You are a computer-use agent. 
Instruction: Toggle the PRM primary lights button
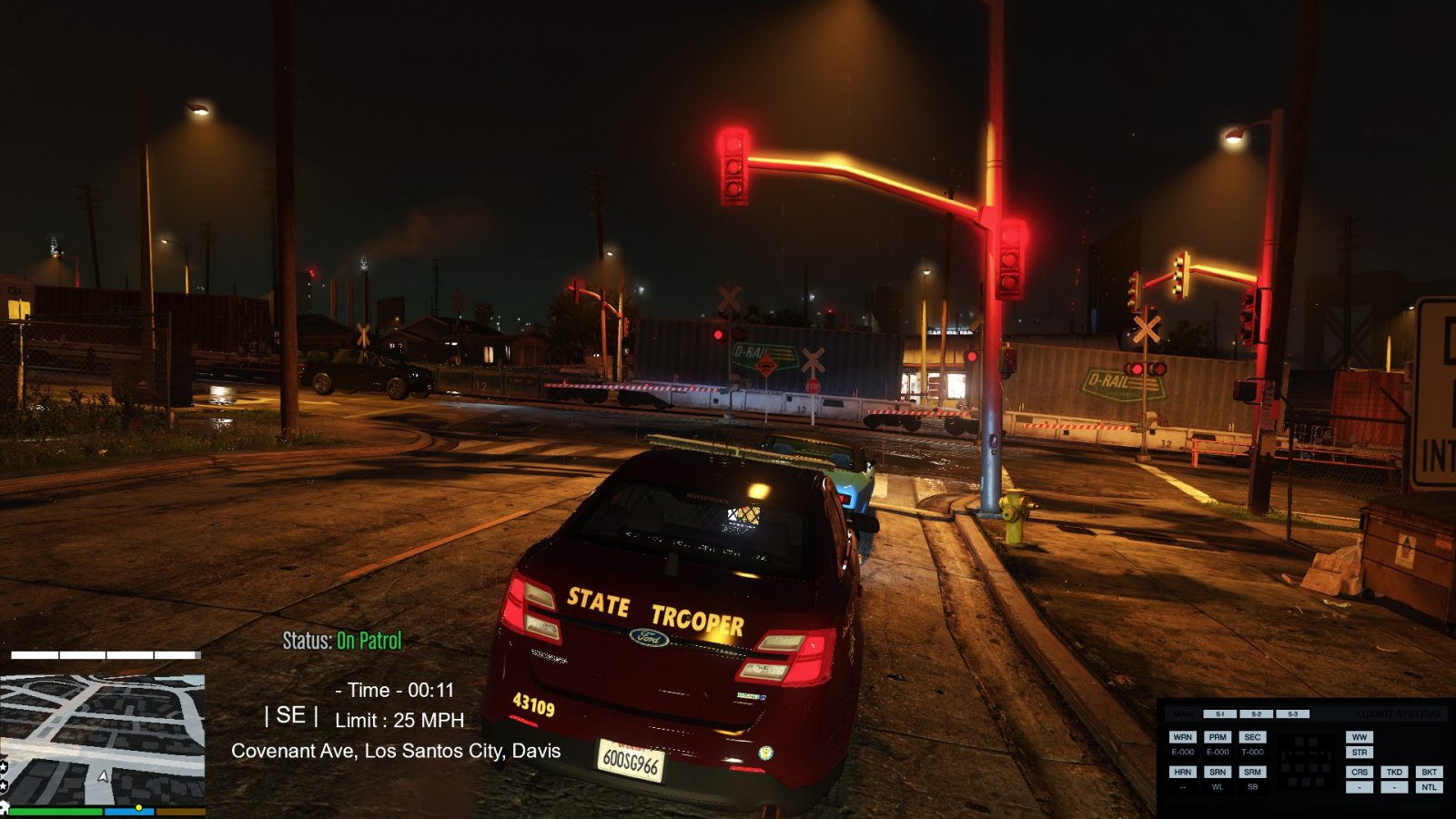pos(1218,737)
